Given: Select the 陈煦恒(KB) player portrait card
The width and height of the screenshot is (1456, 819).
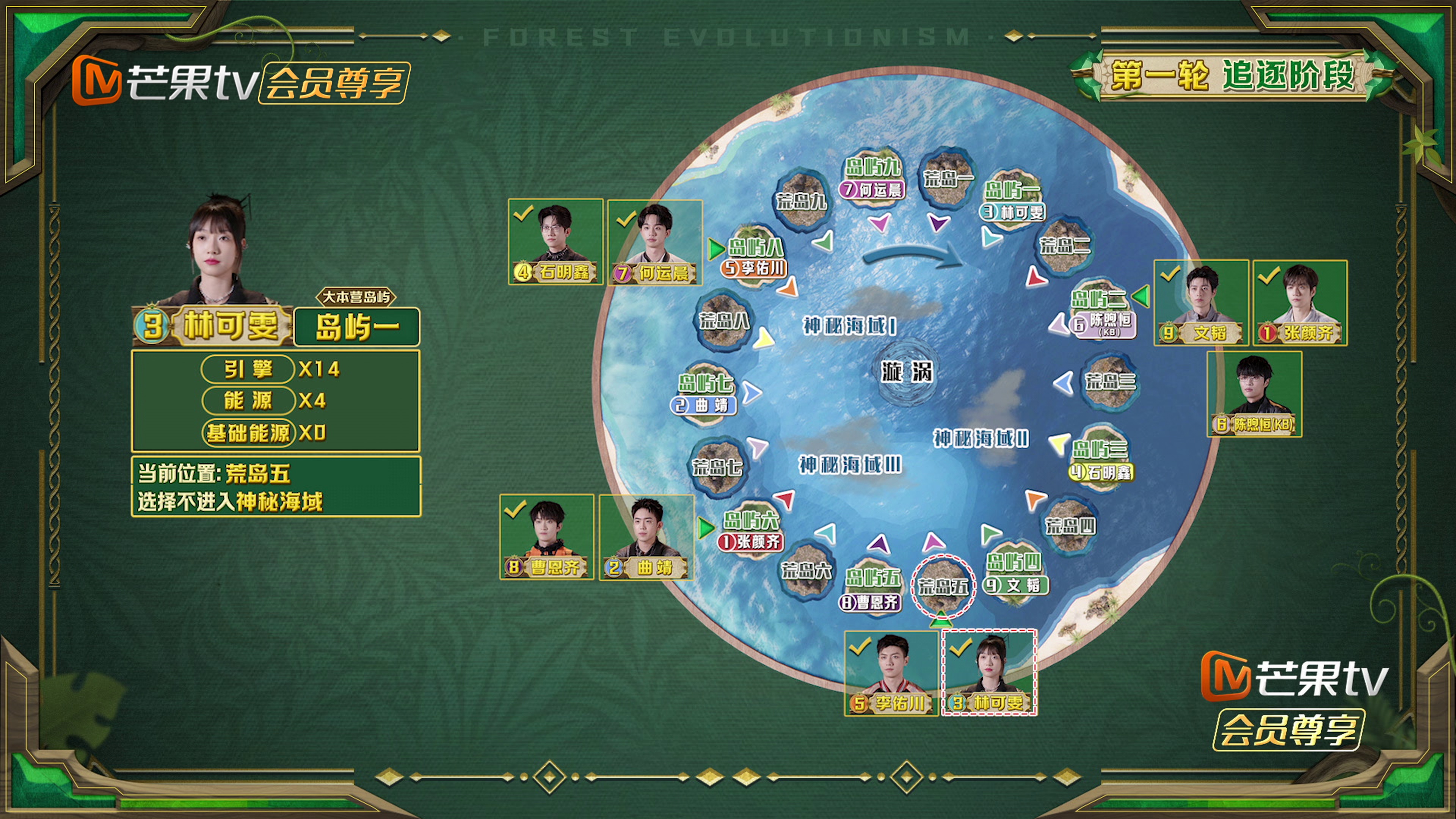Looking at the screenshot, I should click(1254, 394).
